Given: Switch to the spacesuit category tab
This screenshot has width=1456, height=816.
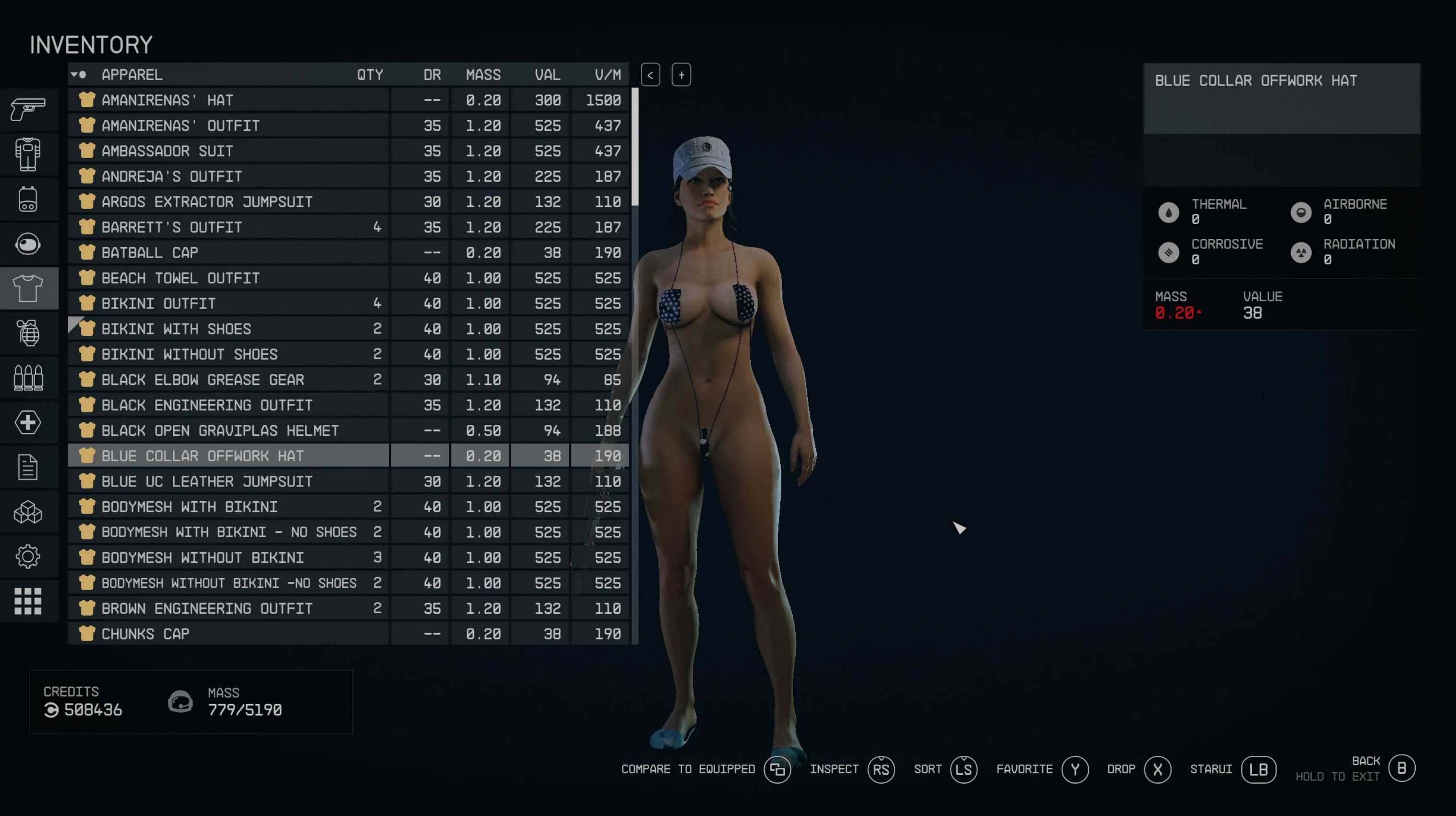Looking at the screenshot, I should tap(28, 154).
